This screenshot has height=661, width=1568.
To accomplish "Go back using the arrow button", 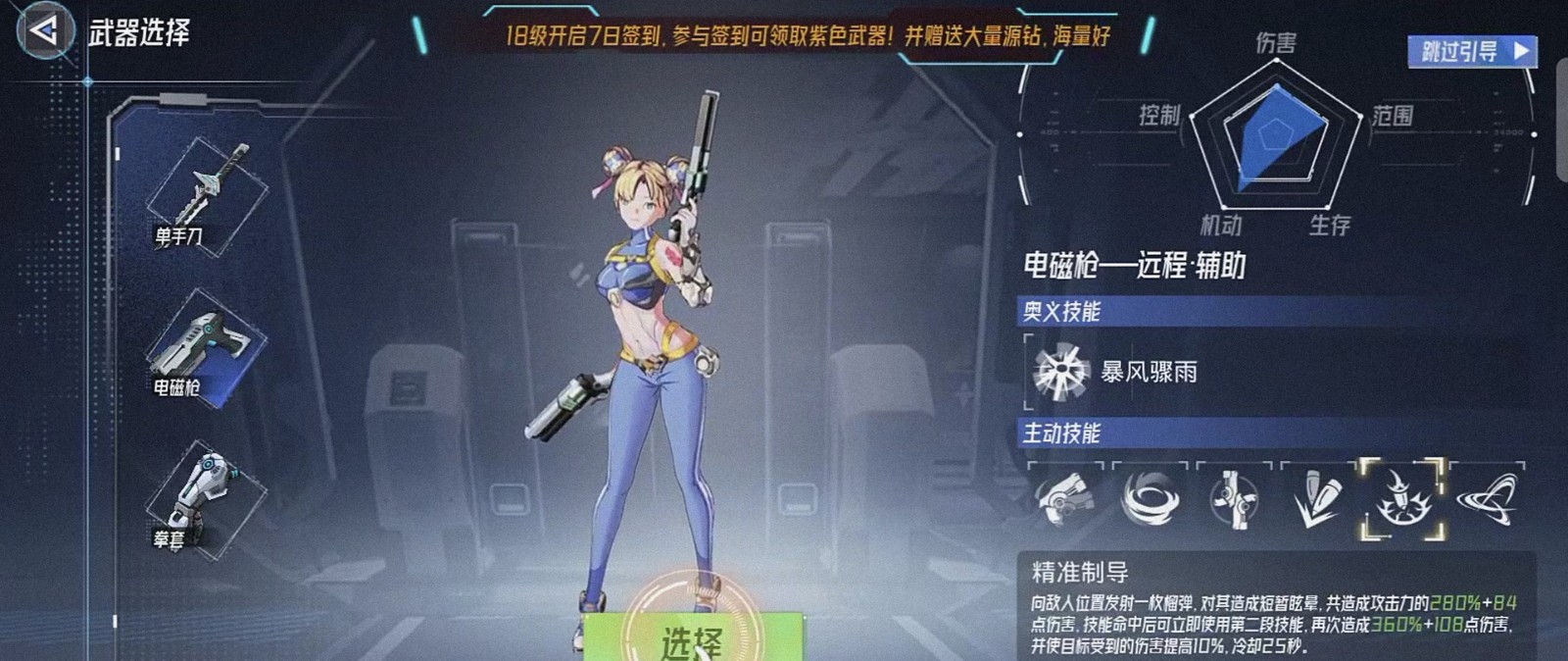I will click(x=44, y=30).
